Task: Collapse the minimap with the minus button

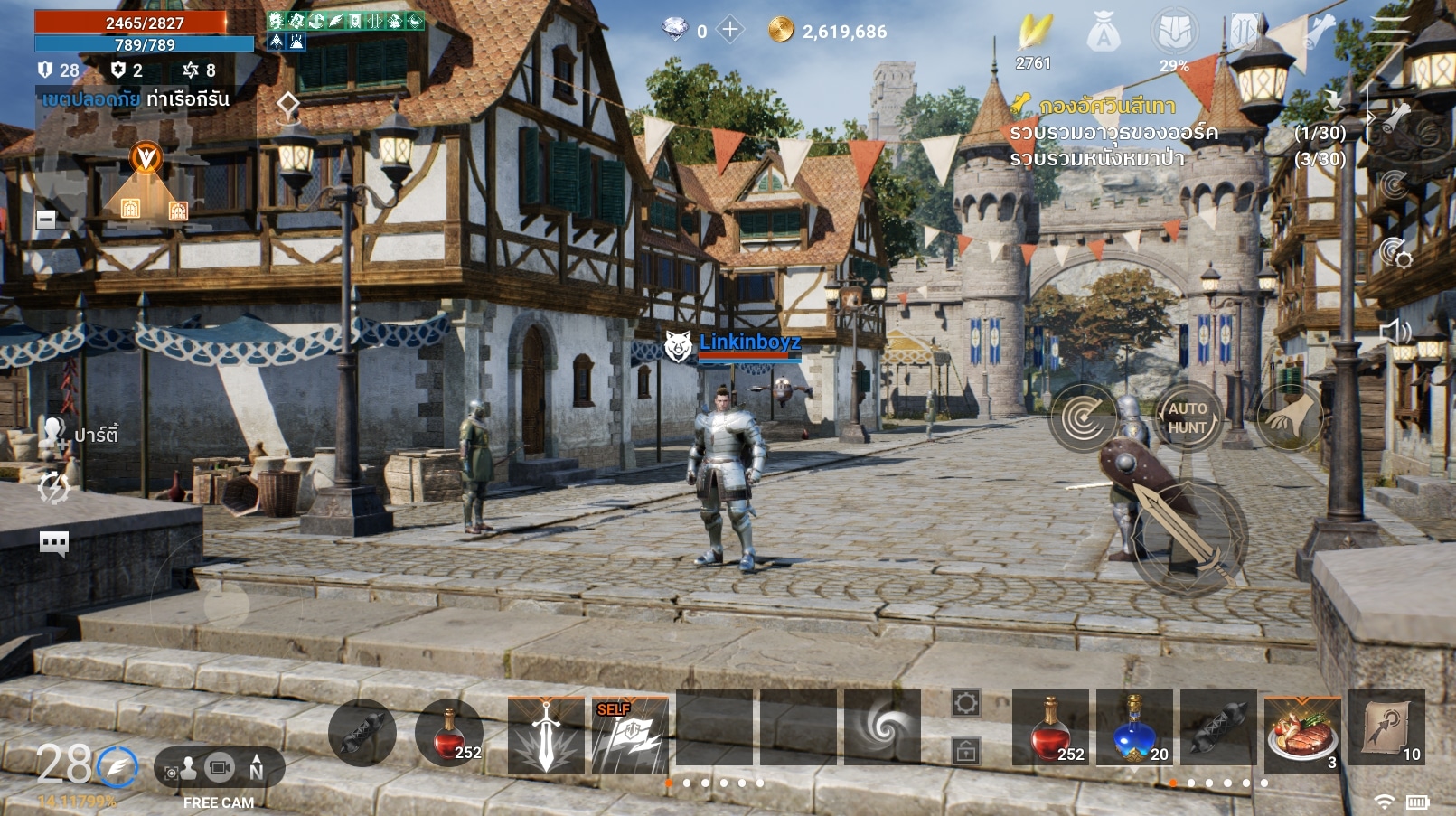Action: (x=46, y=219)
